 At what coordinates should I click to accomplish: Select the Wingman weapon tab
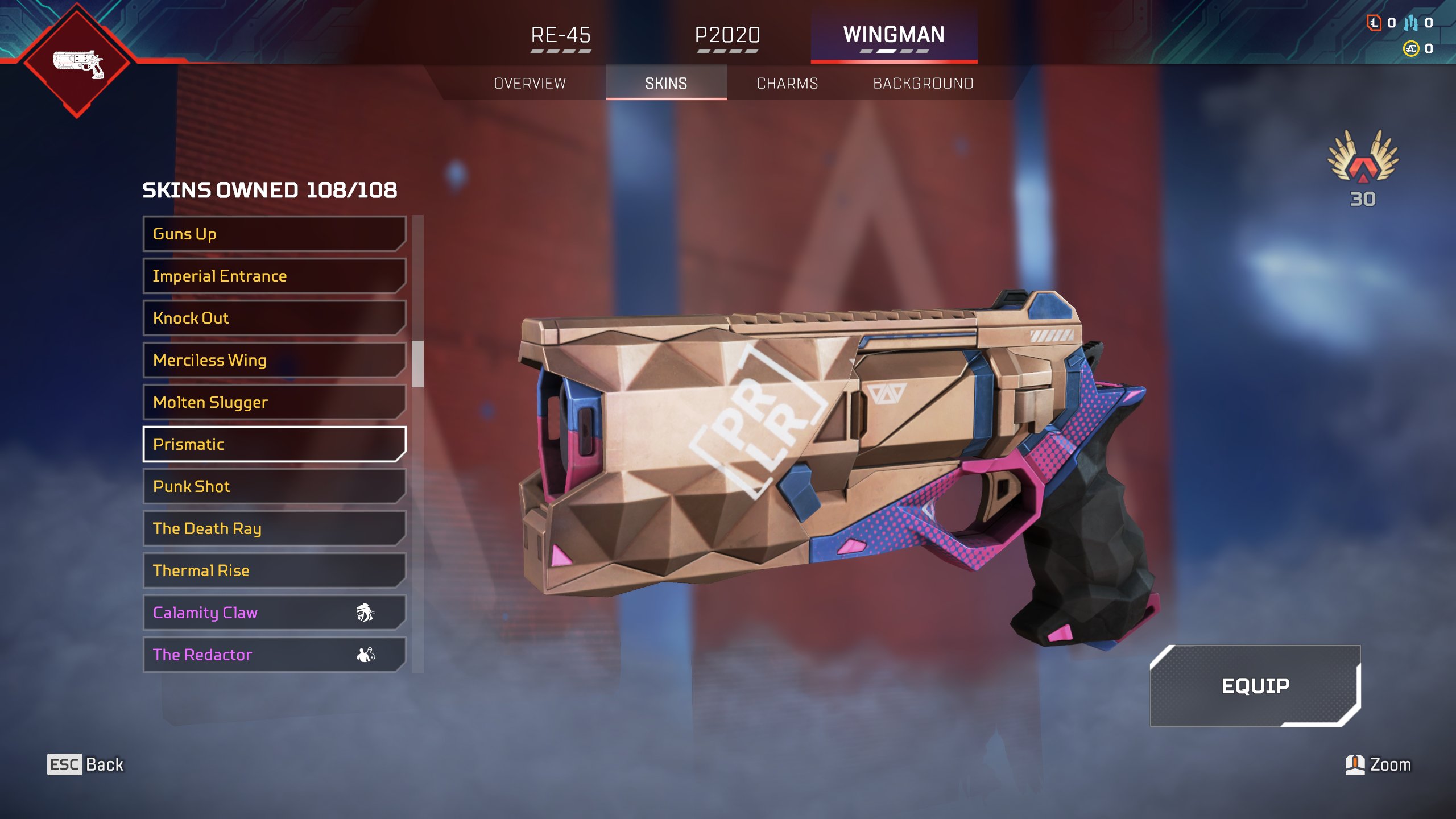coord(894,35)
